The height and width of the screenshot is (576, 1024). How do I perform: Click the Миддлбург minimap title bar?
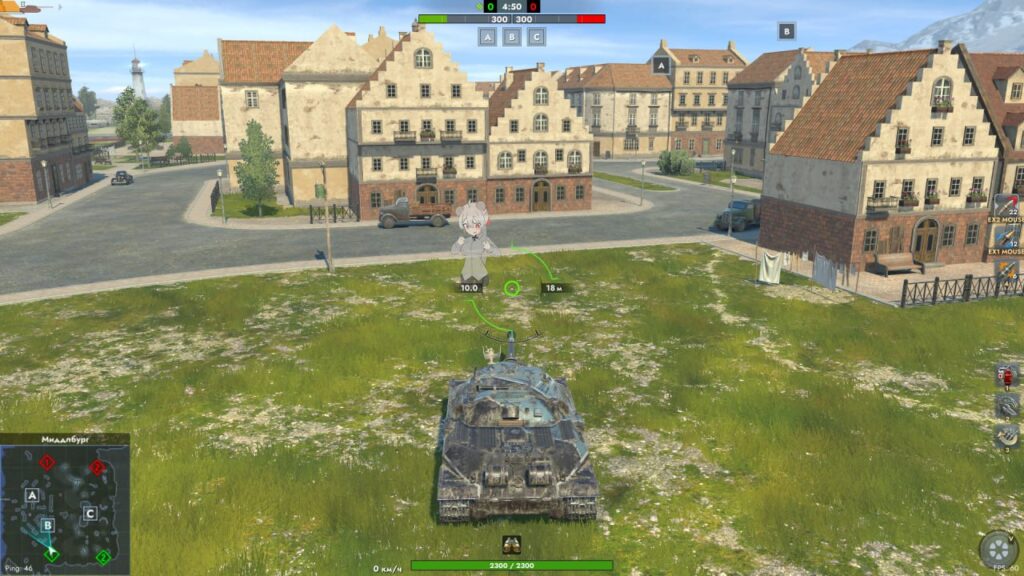(x=65, y=439)
